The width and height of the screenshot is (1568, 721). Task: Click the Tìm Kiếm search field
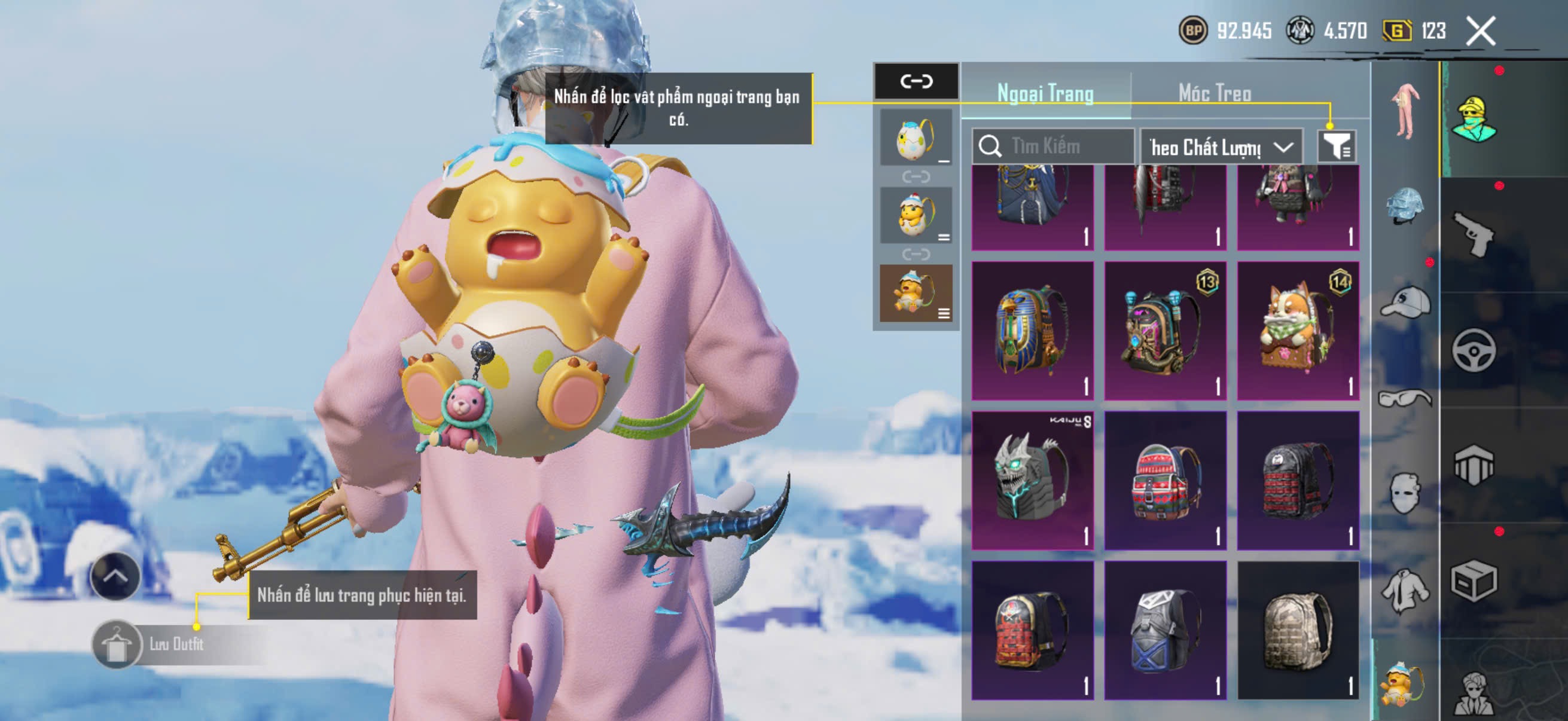pos(1053,146)
